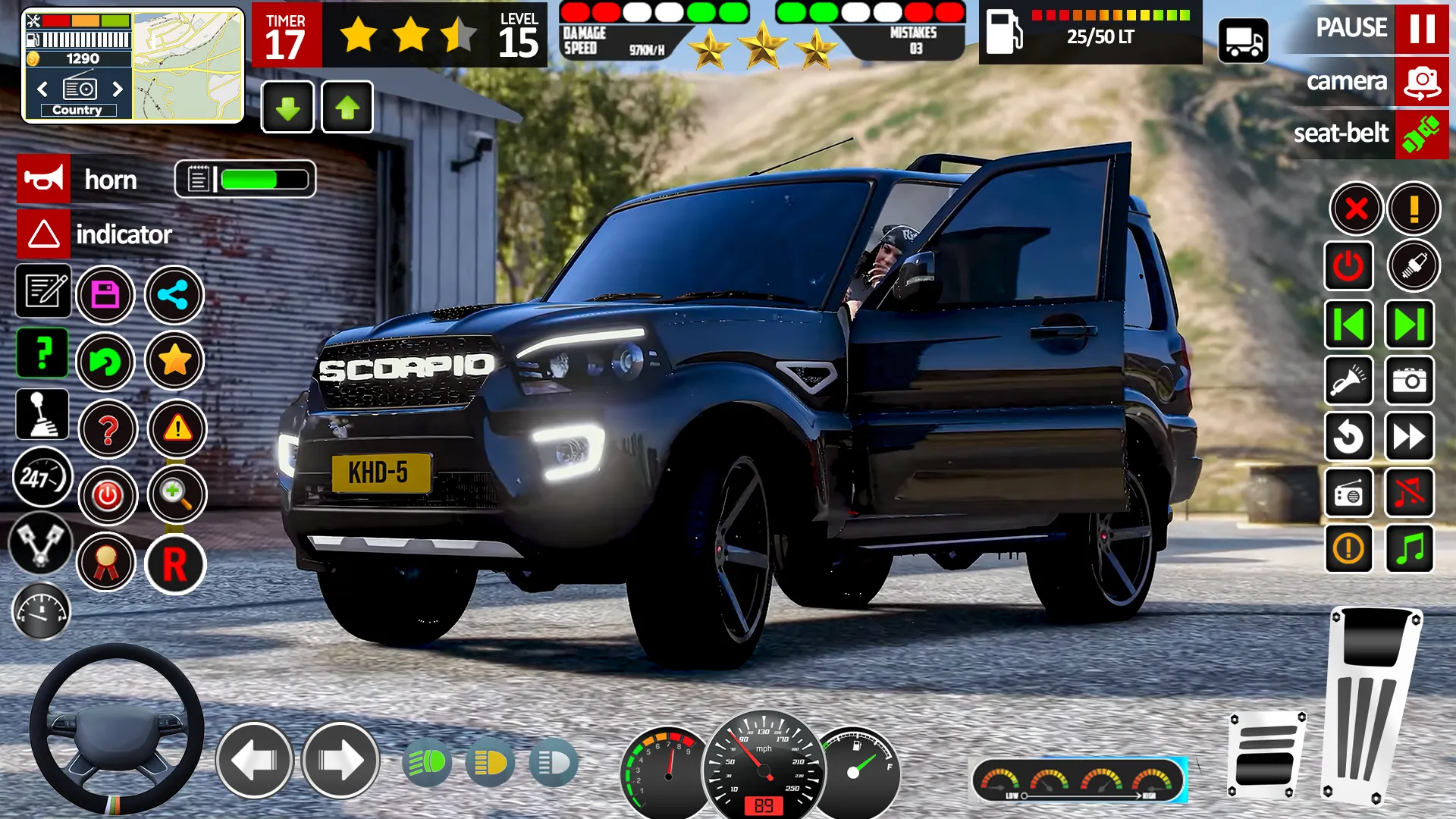Click the green up arrow button
The width and height of the screenshot is (1456, 819).
pos(347,108)
